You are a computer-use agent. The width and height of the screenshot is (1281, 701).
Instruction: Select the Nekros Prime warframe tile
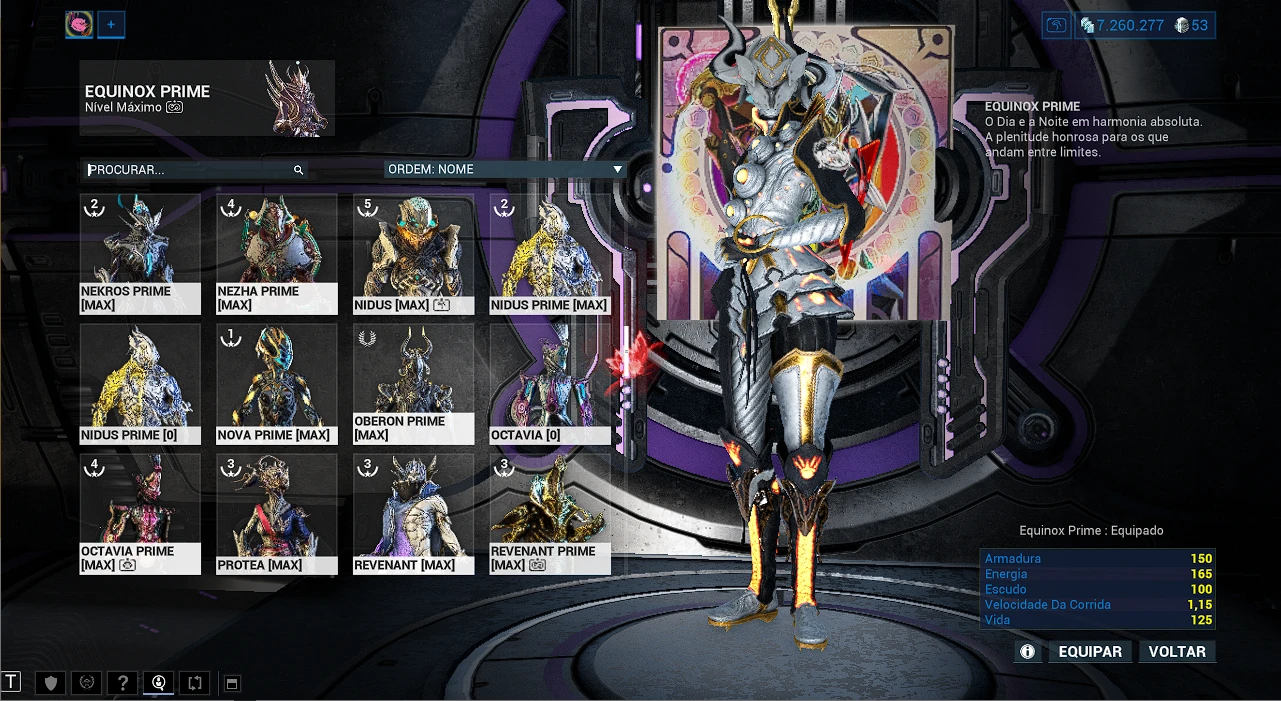[140, 254]
